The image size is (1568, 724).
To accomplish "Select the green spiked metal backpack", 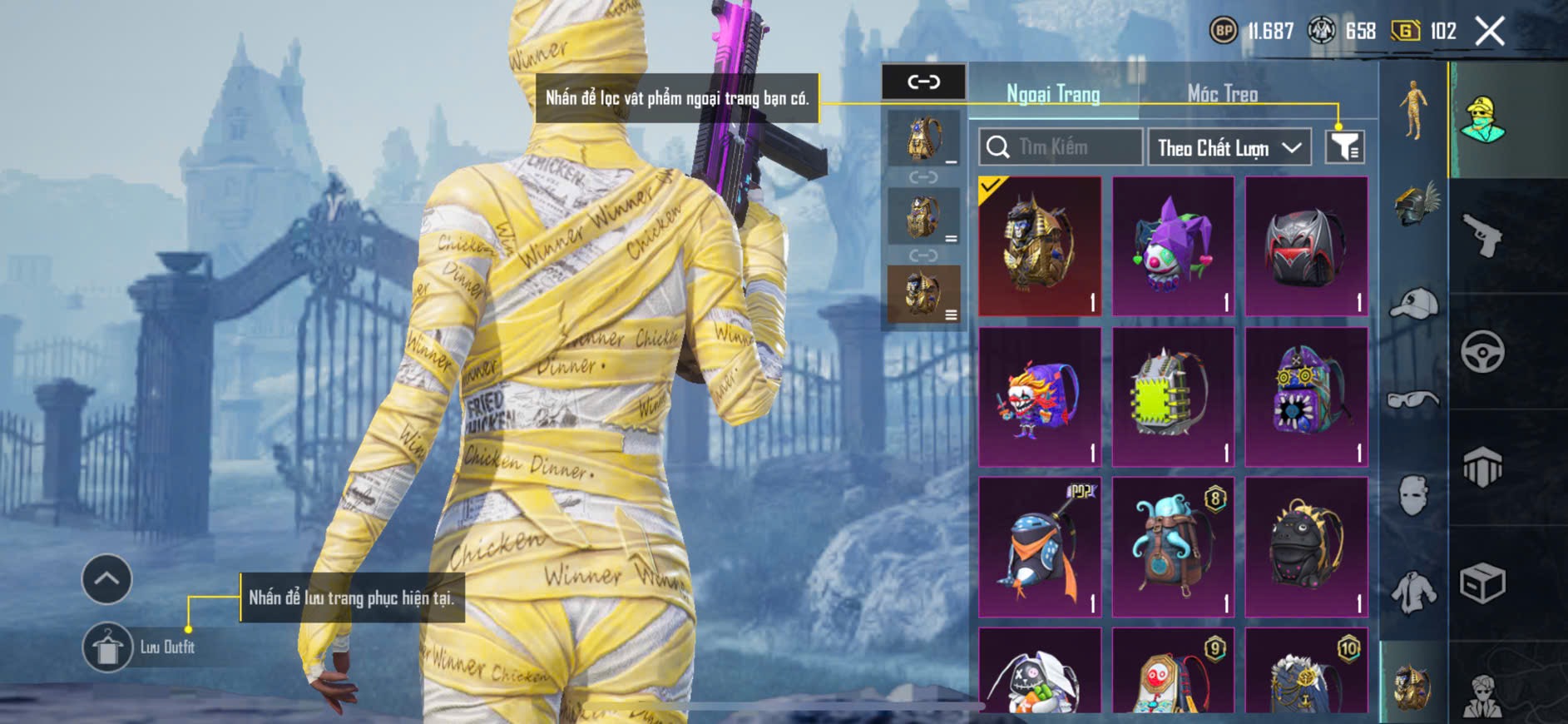I will click(x=1173, y=396).
